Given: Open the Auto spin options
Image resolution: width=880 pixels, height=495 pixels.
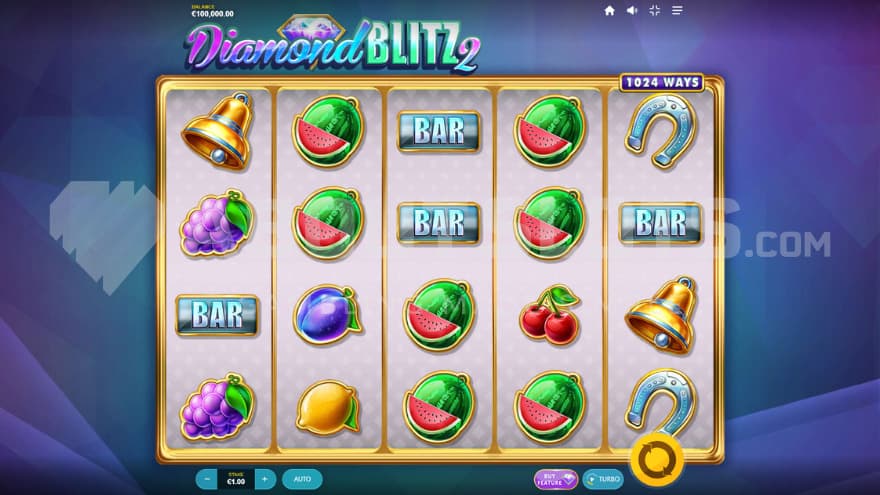Looking at the screenshot, I should tap(302, 479).
